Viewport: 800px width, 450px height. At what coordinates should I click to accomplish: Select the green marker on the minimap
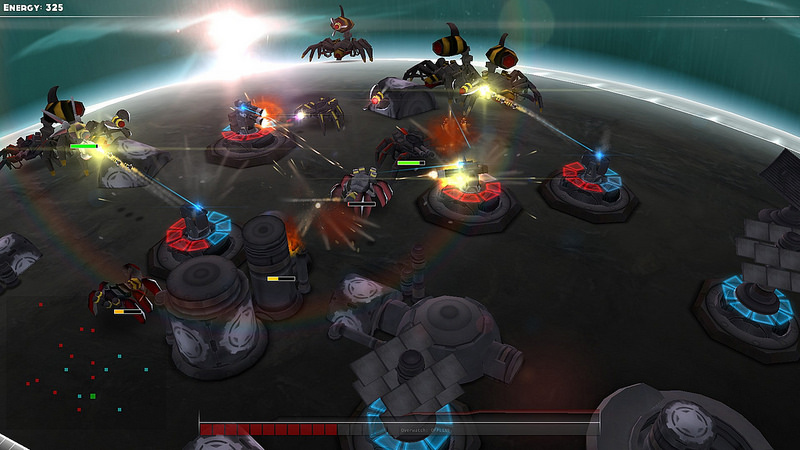pos(92,397)
